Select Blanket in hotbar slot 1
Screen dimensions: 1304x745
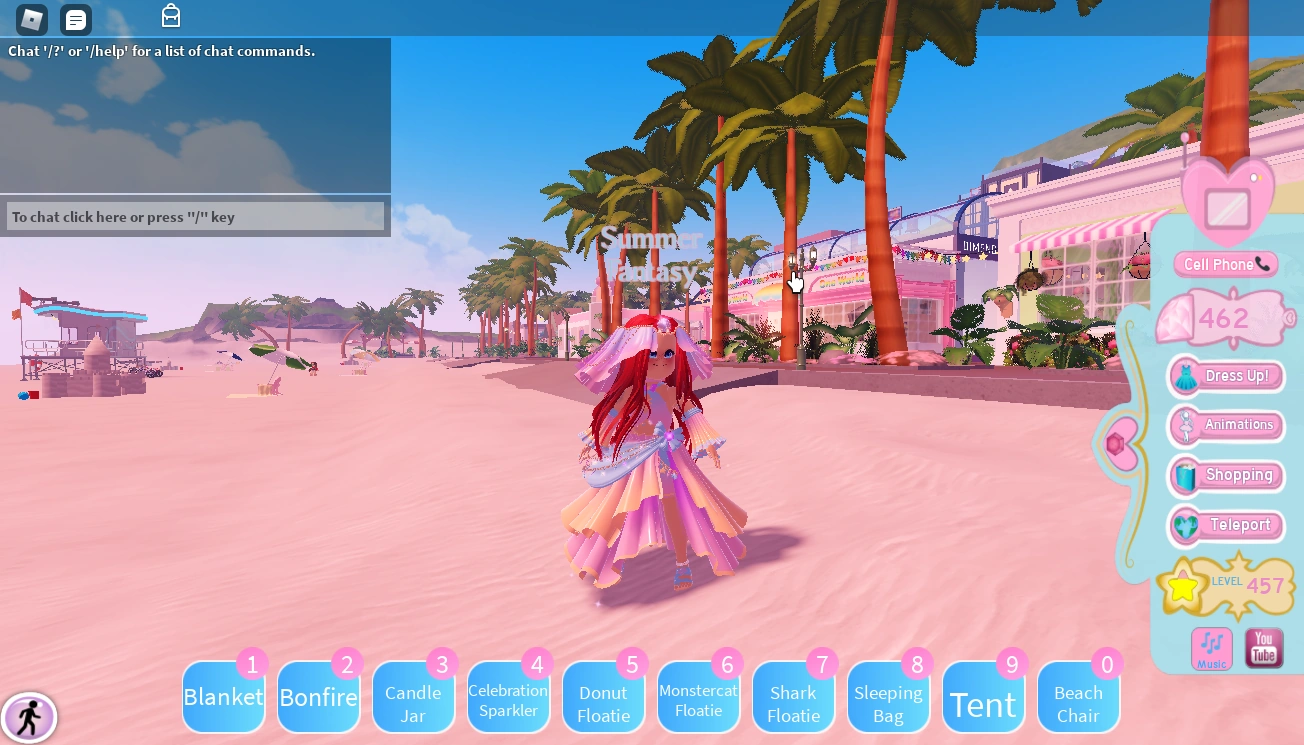coord(223,697)
